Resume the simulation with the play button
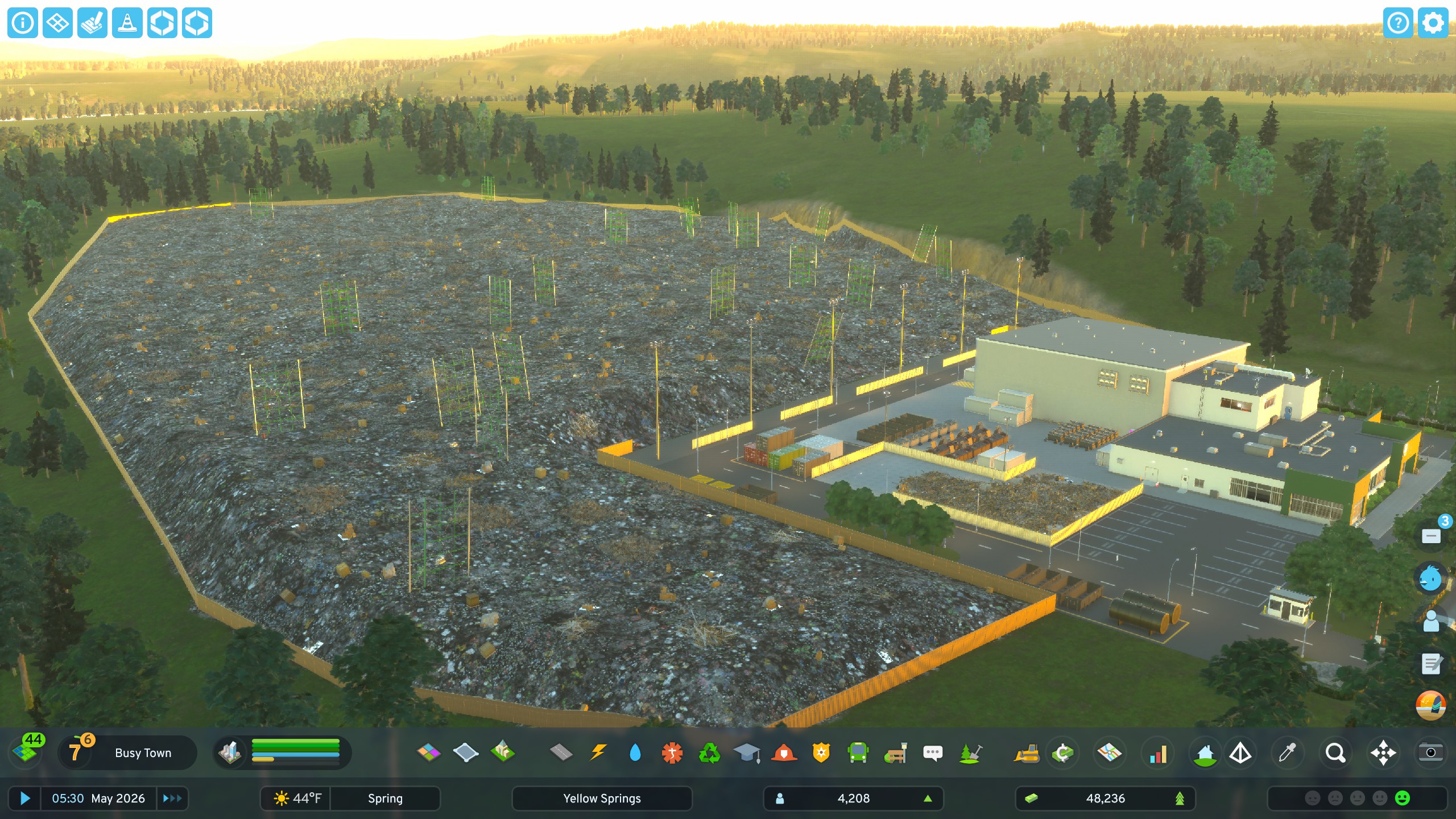1456x819 pixels. pos(25,799)
